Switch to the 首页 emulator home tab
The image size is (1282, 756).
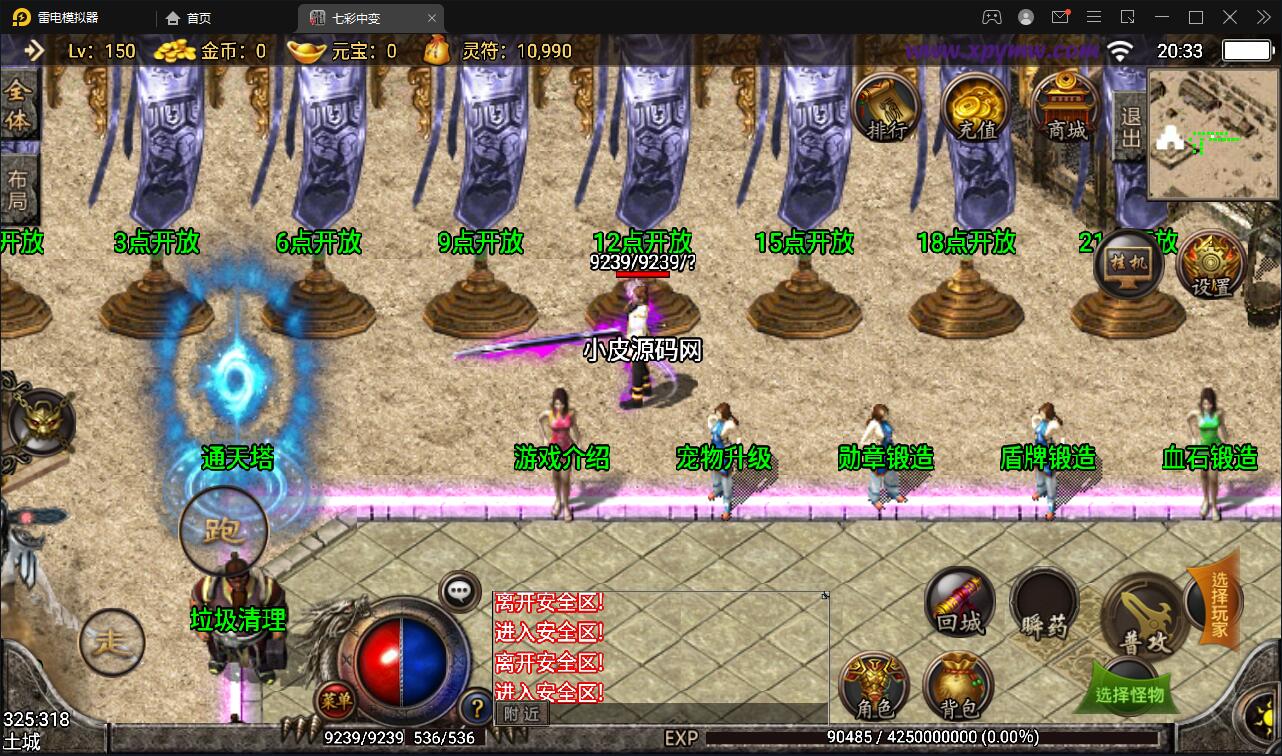point(189,18)
